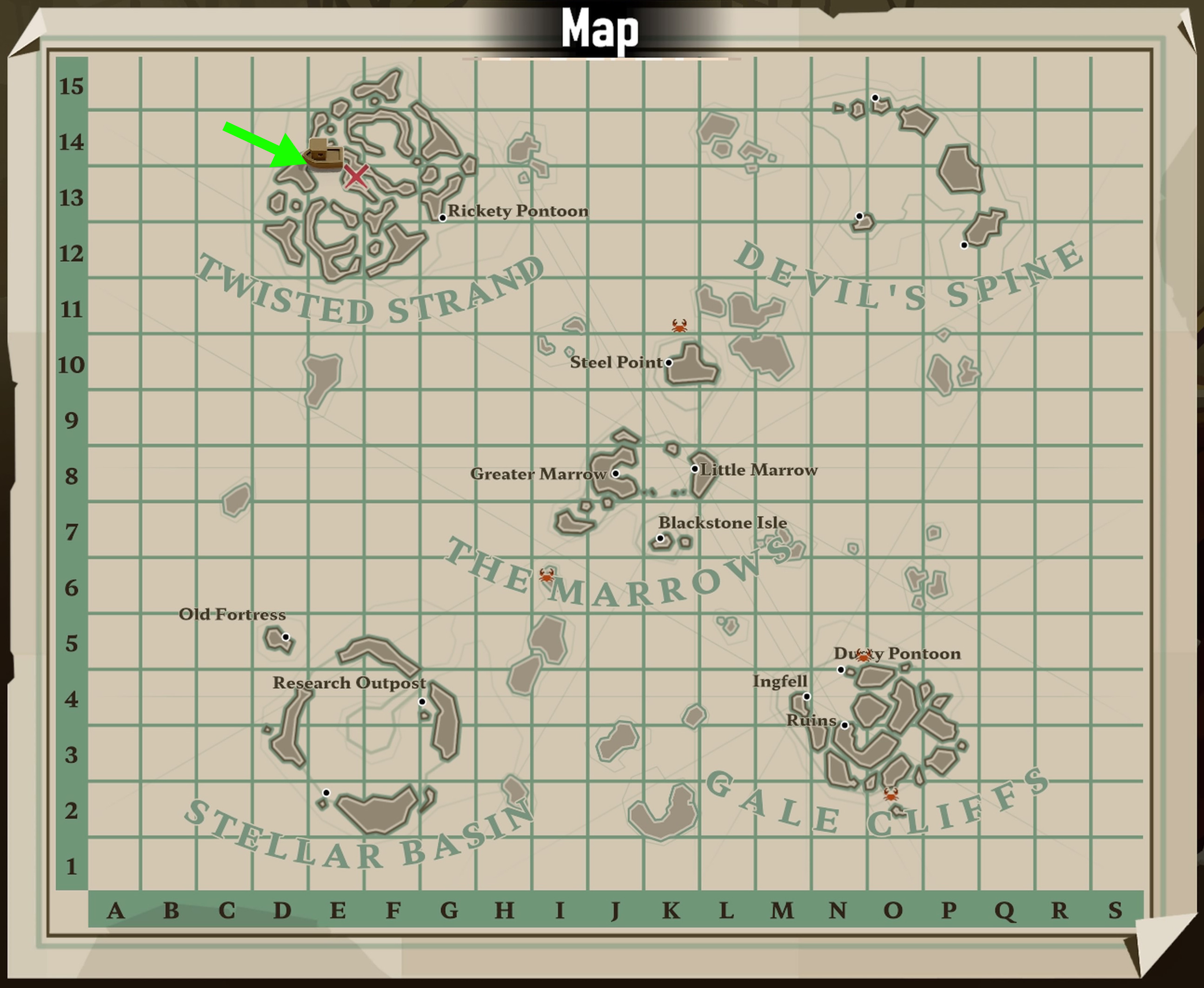Select the red X map marker
1204x988 pixels.
tap(356, 176)
